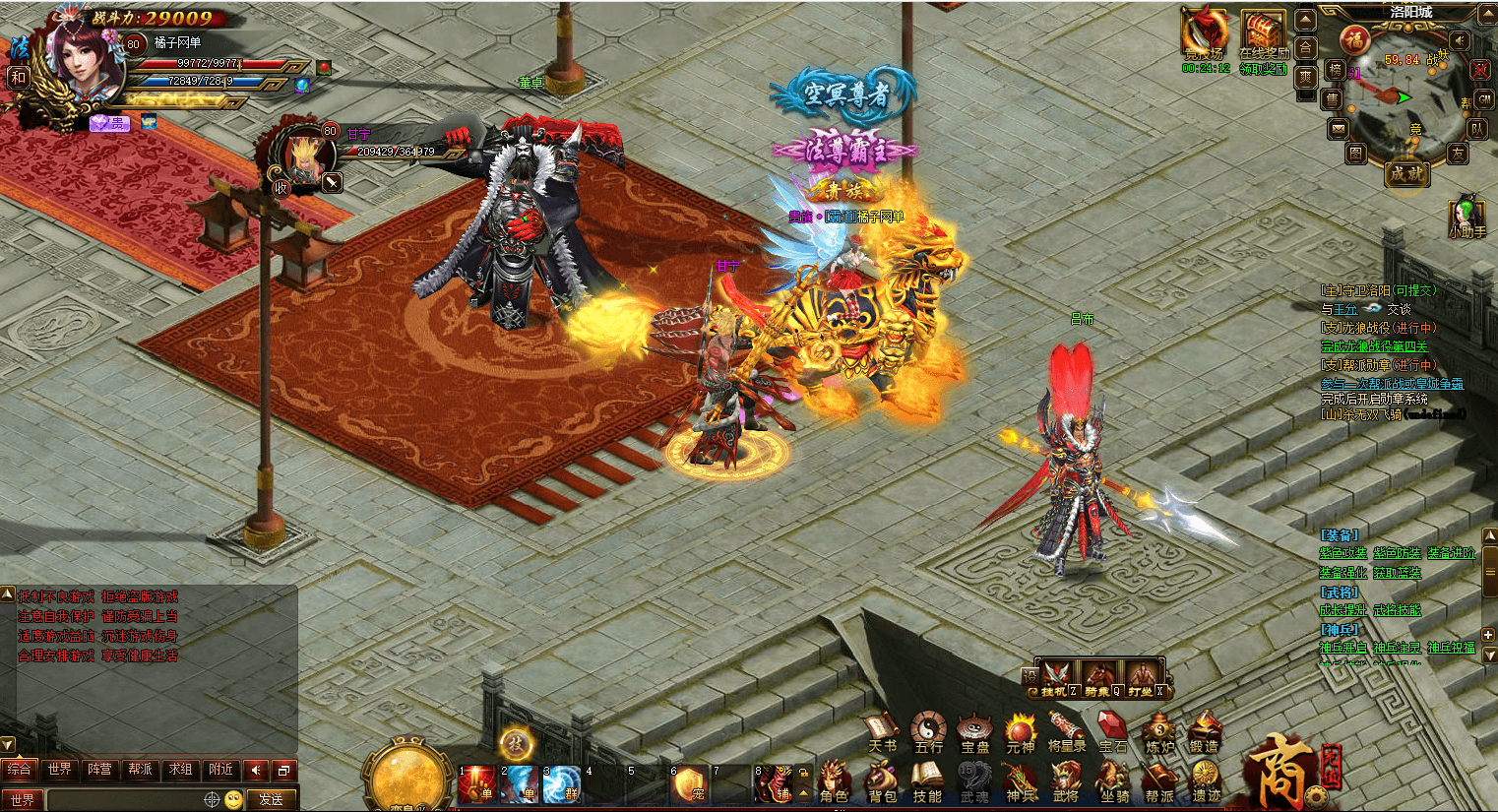Switch chat to the 附近 tab

[221, 770]
